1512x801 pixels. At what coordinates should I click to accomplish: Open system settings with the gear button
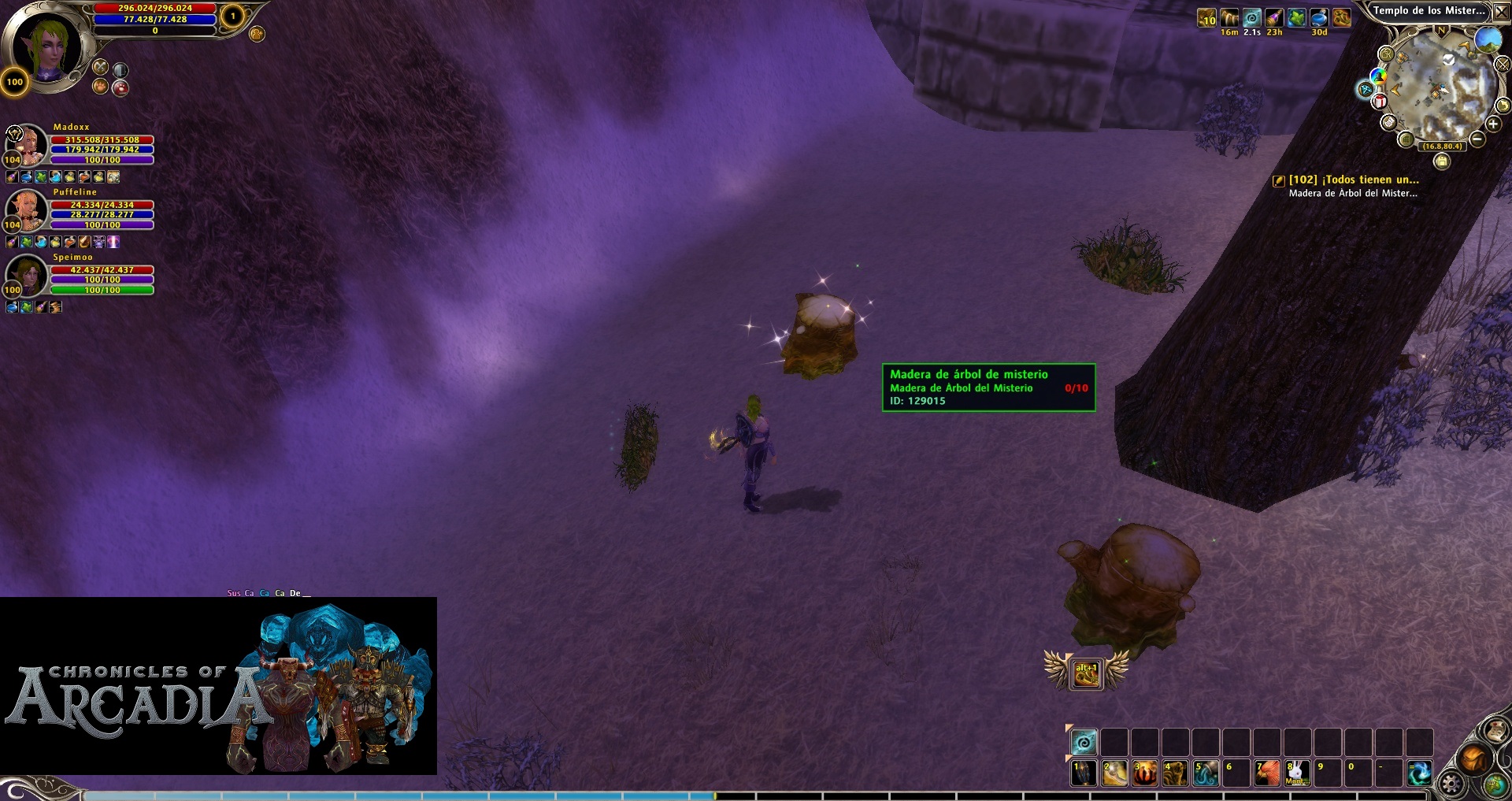click(x=1451, y=783)
